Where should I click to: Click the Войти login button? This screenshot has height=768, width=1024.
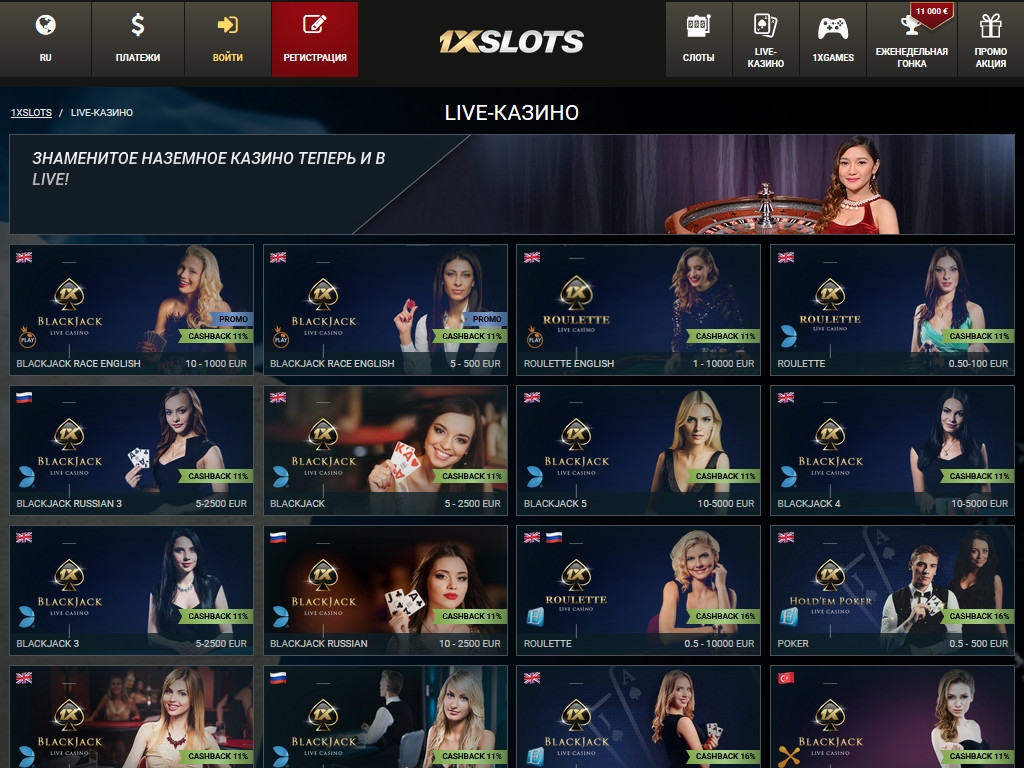coord(228,39)
